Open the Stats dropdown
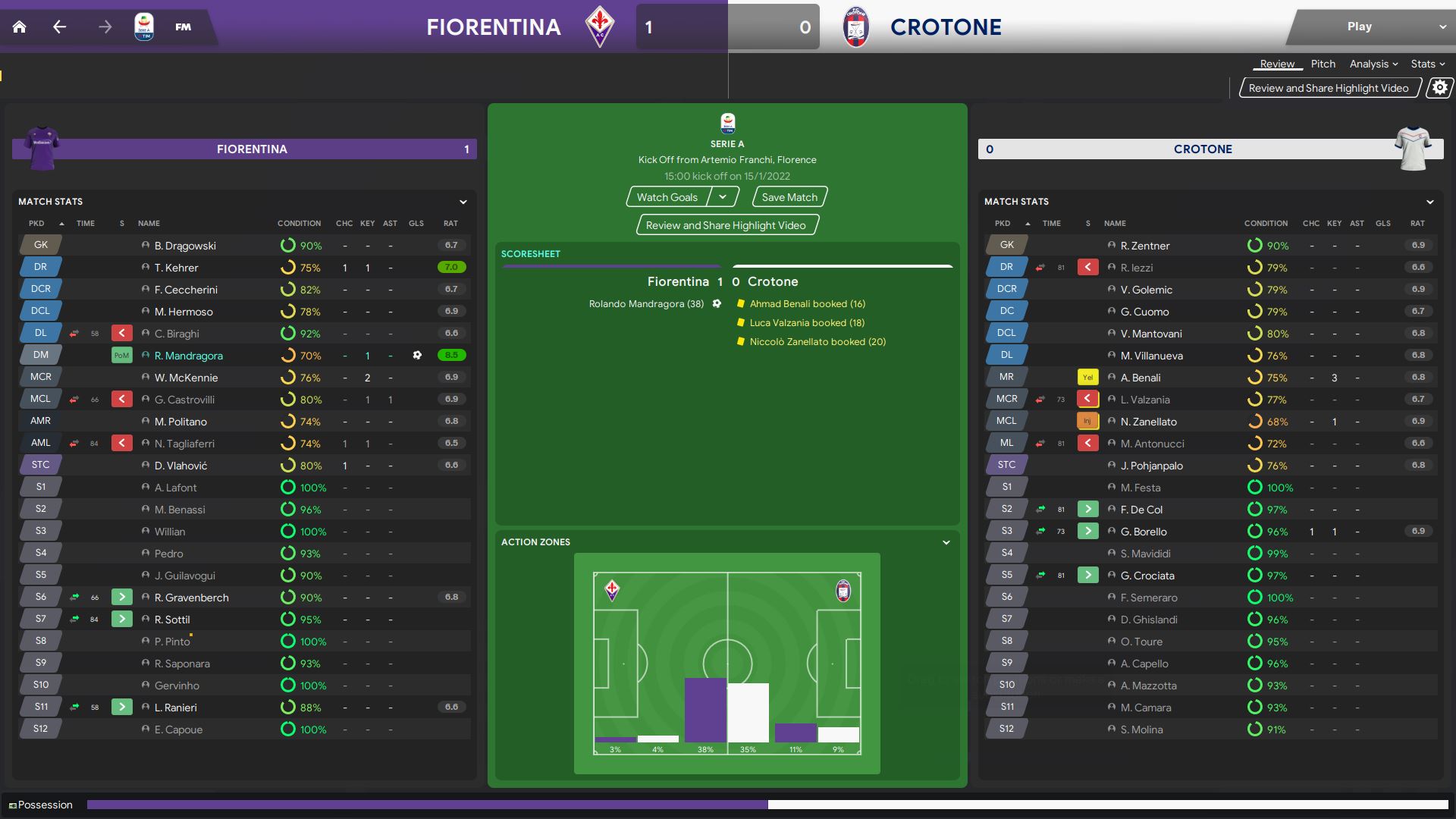Image resolution: width=1456 pixels, height=819 pixels. point(1427,64)
